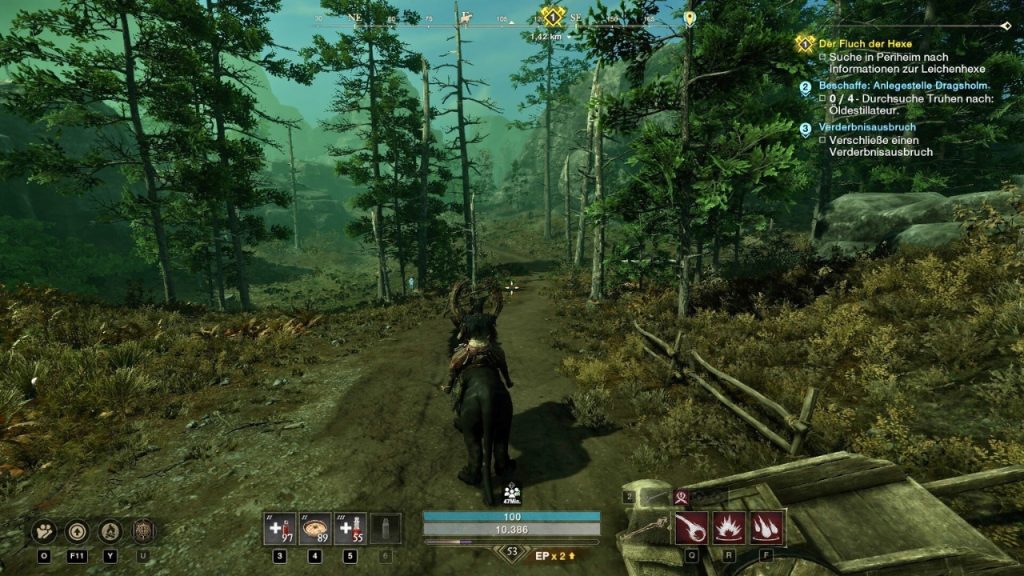The image size is (1024, 576).
Task: Click the dimmed round emblem icon
Action: pyautogui.click(x=143, y=530)
